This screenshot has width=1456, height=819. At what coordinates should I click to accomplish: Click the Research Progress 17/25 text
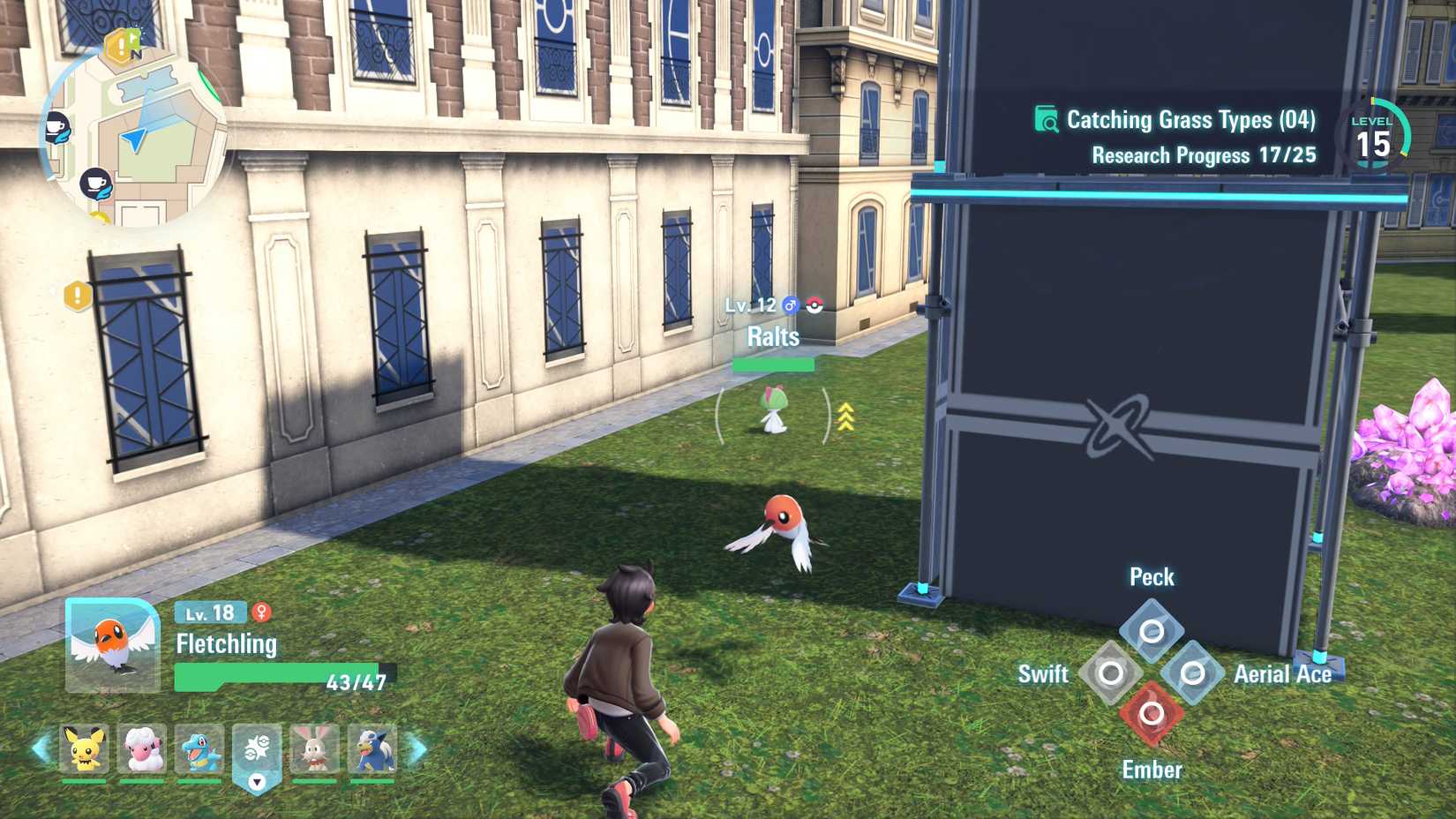pyautogui.click(x=1203, y=155)
